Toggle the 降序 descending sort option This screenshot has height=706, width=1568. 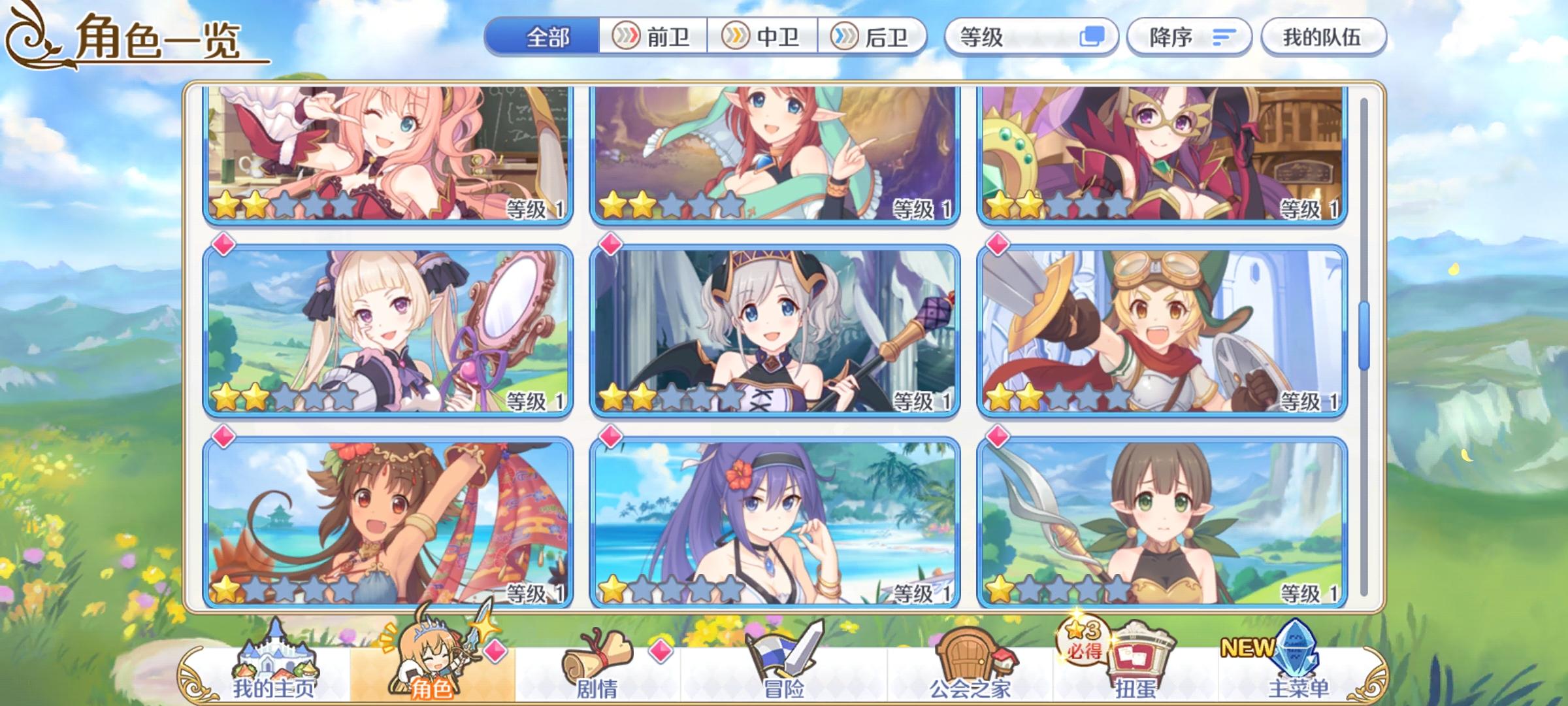[1189, 37]
